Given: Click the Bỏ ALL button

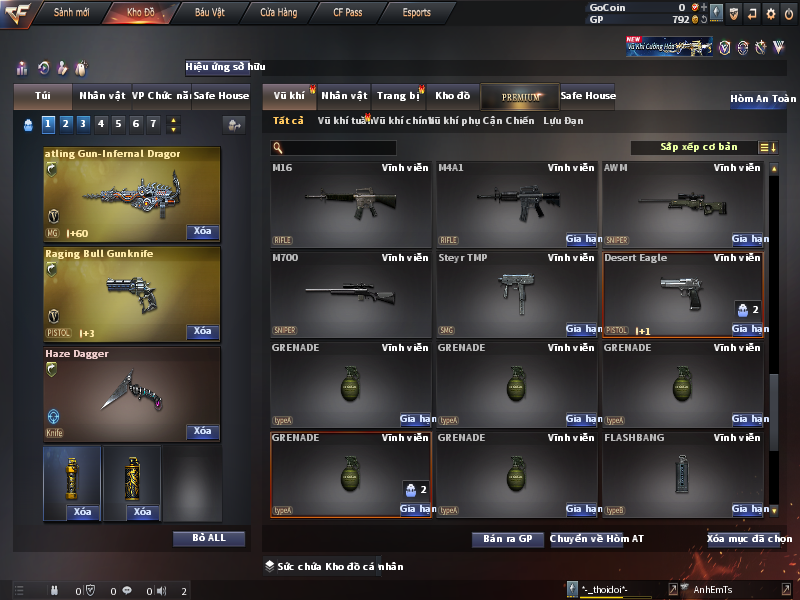Looking at the screenshot, I should tap(209, 538).
